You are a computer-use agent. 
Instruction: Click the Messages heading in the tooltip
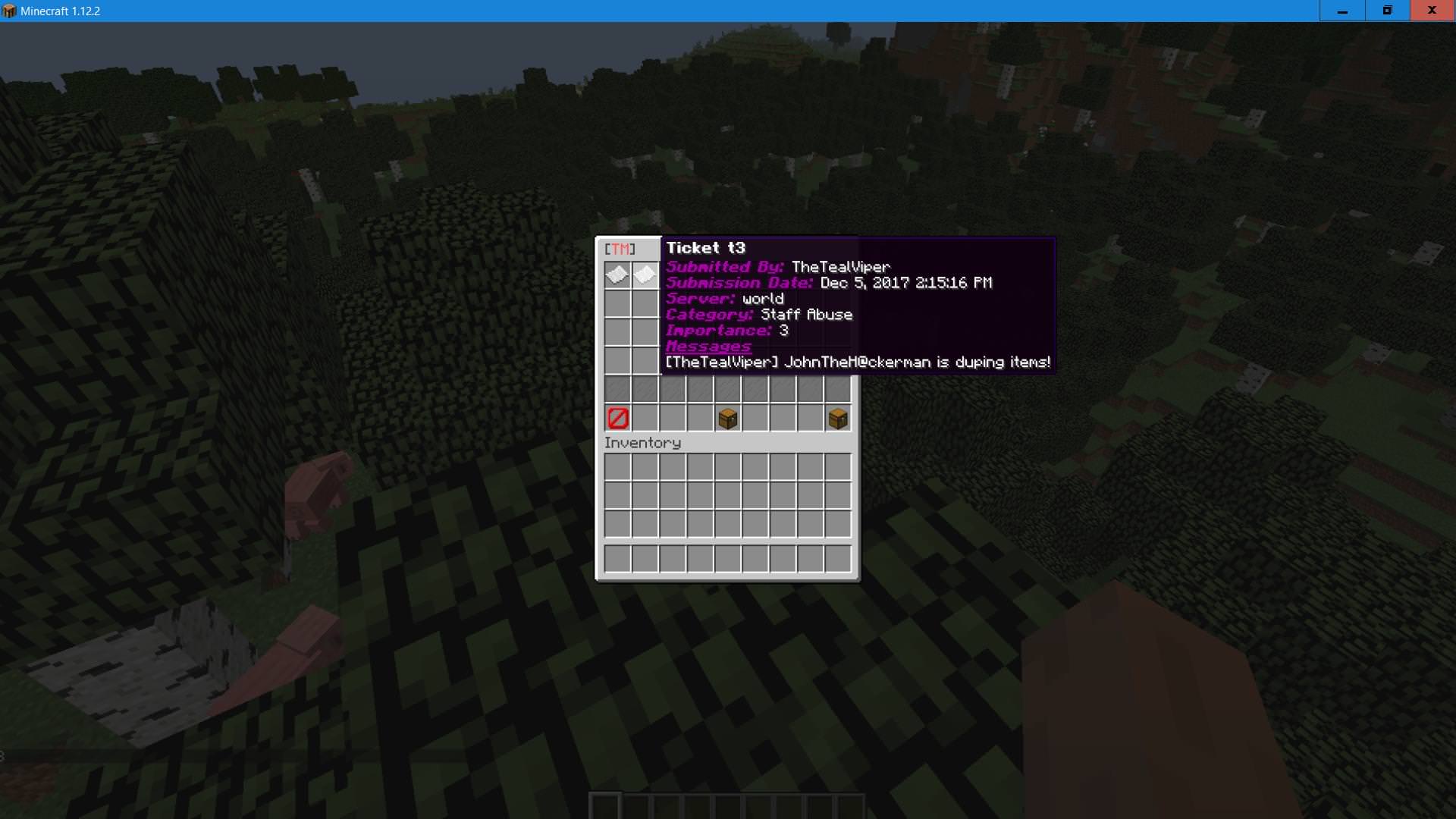(x=708, y=346)
